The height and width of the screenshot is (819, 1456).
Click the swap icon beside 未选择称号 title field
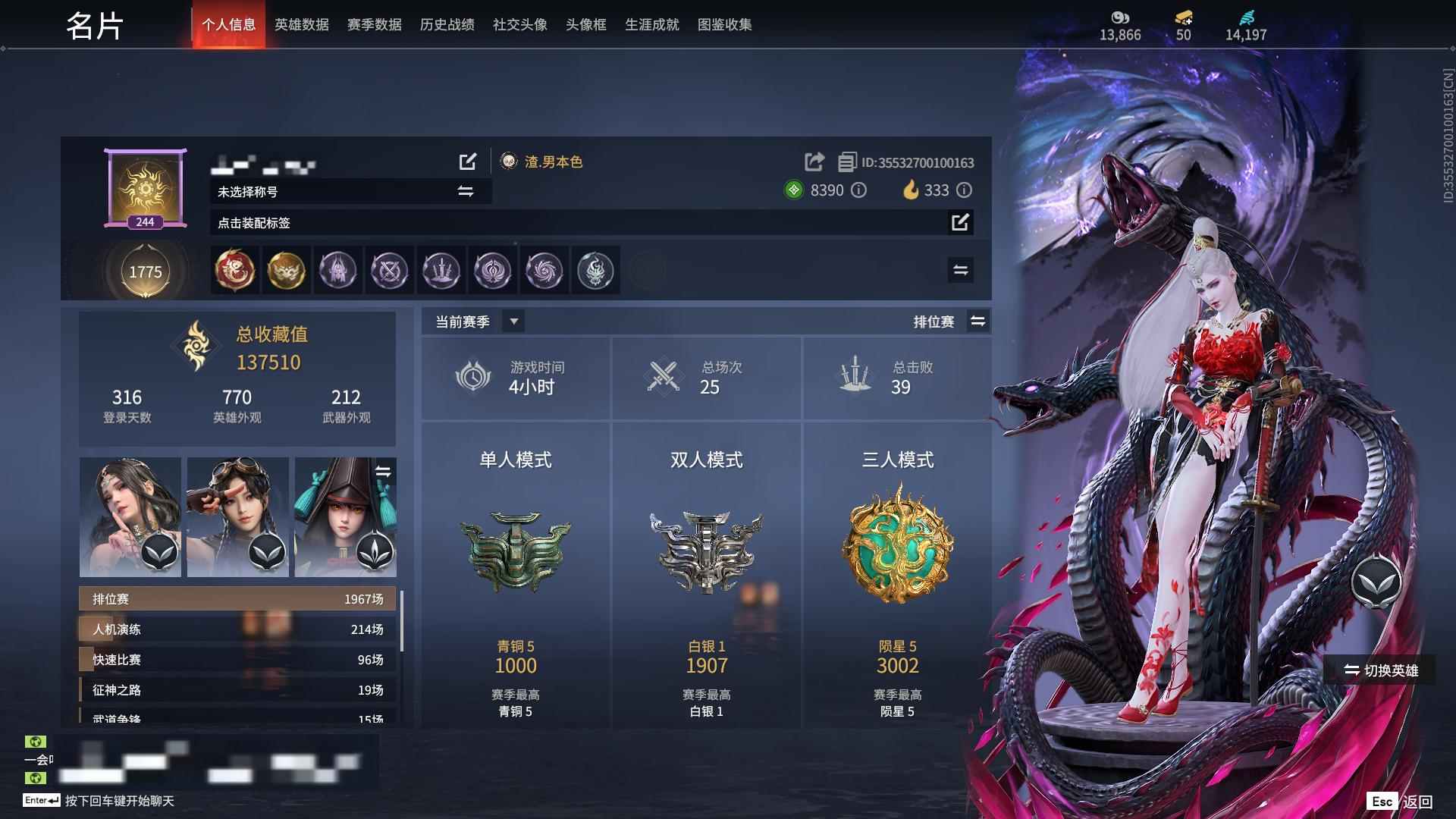point(466,192)
